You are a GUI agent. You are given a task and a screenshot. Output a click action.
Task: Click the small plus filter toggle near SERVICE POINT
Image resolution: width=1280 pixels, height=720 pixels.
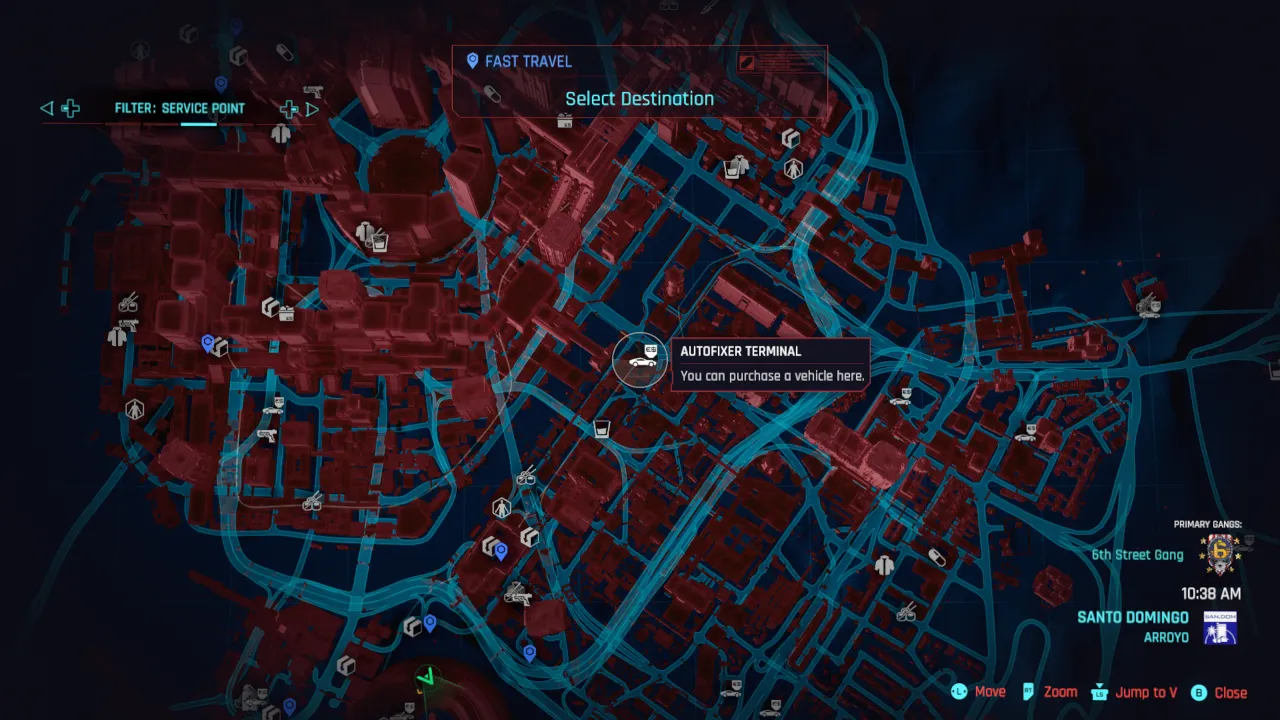pos(288,107)
